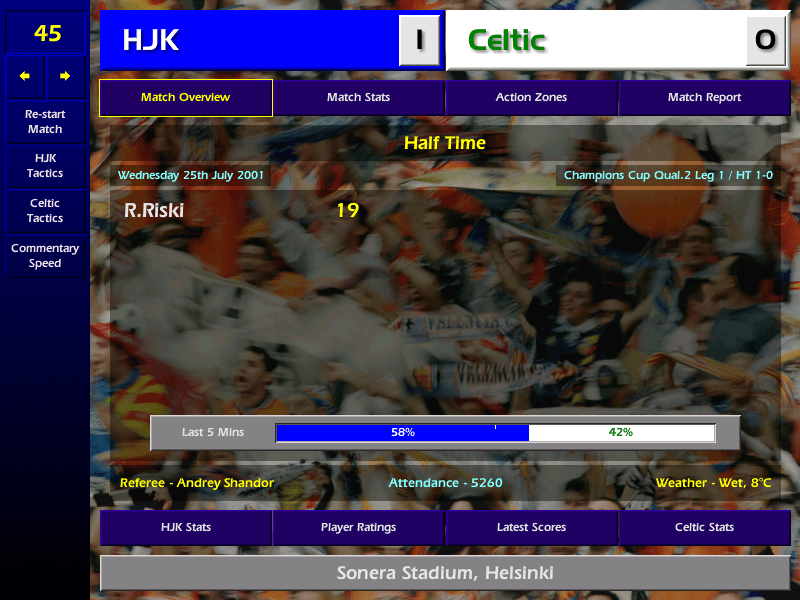Image resolution: width=800 pixels, height=600 pixels.
Task: View Latest Scores
Action: [531, 527]
